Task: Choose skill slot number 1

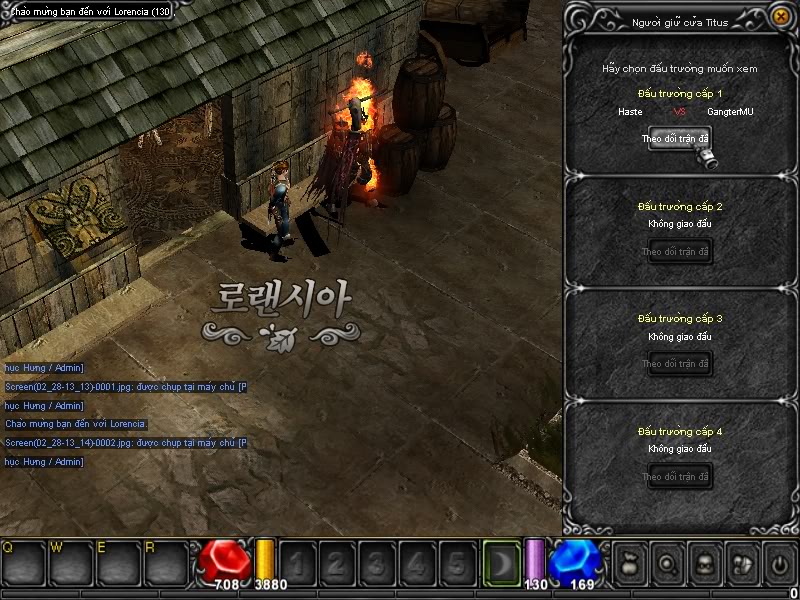Action: tap(297, 564)
